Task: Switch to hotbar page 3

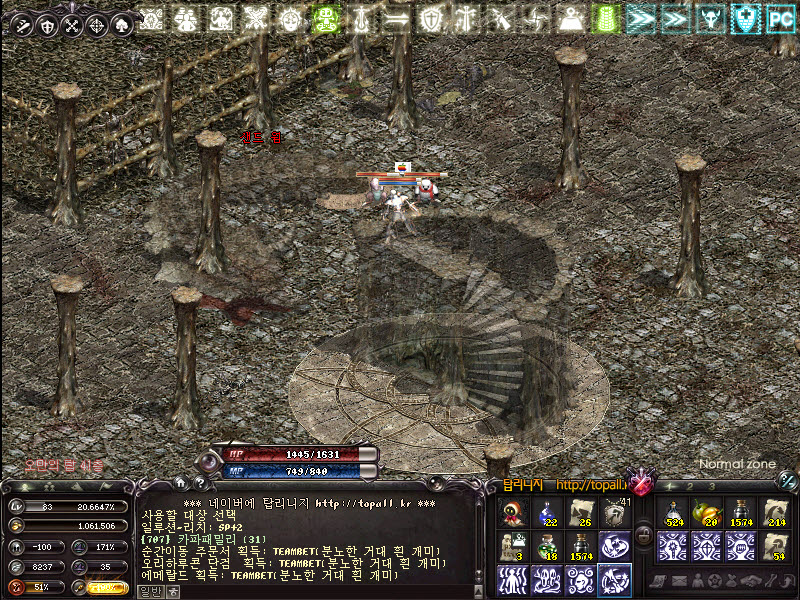Action: point(711,486)
